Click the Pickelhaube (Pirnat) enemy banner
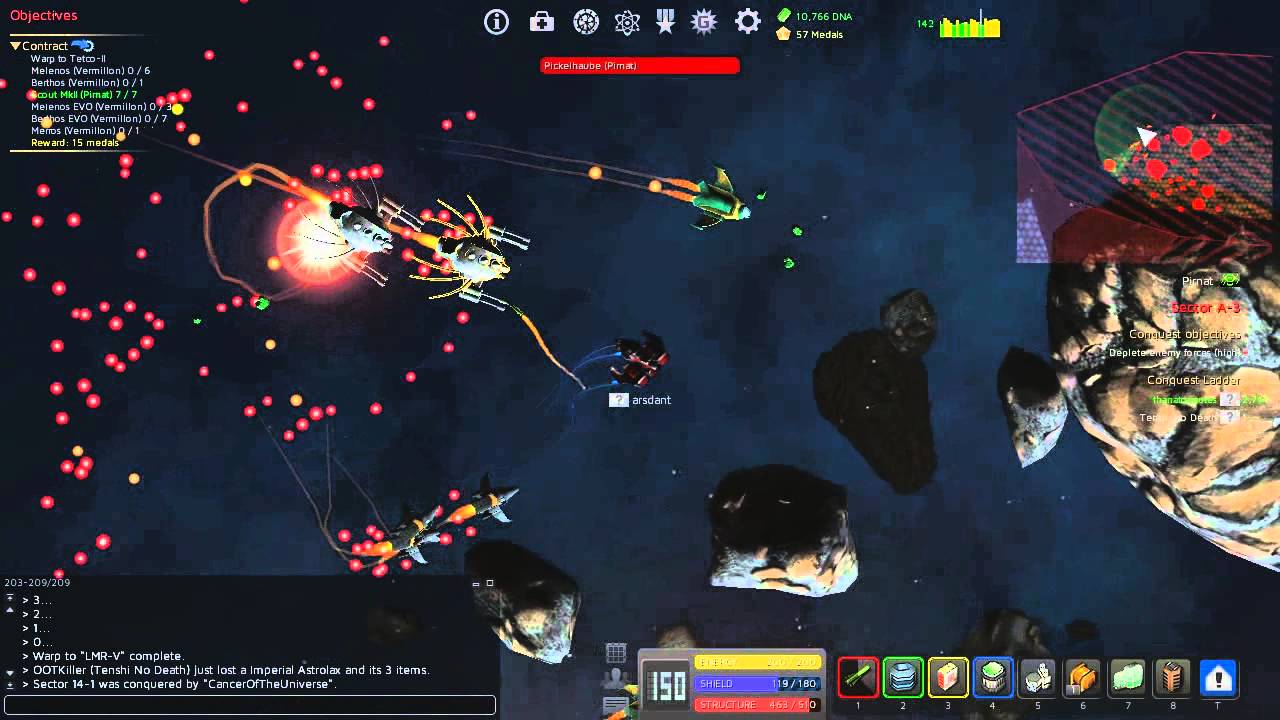 640,65
